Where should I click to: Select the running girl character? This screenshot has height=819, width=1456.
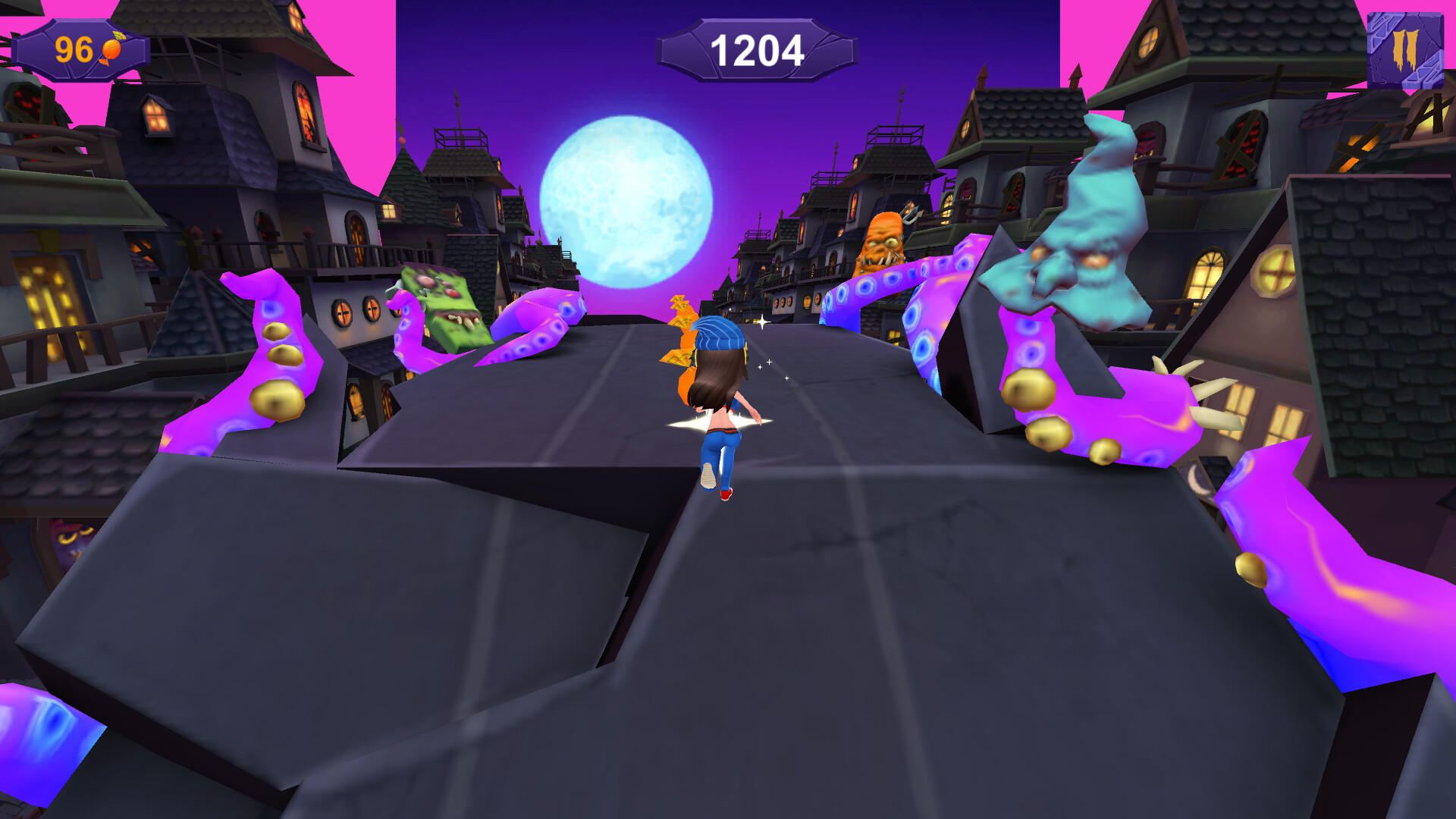tap(720, 402)
